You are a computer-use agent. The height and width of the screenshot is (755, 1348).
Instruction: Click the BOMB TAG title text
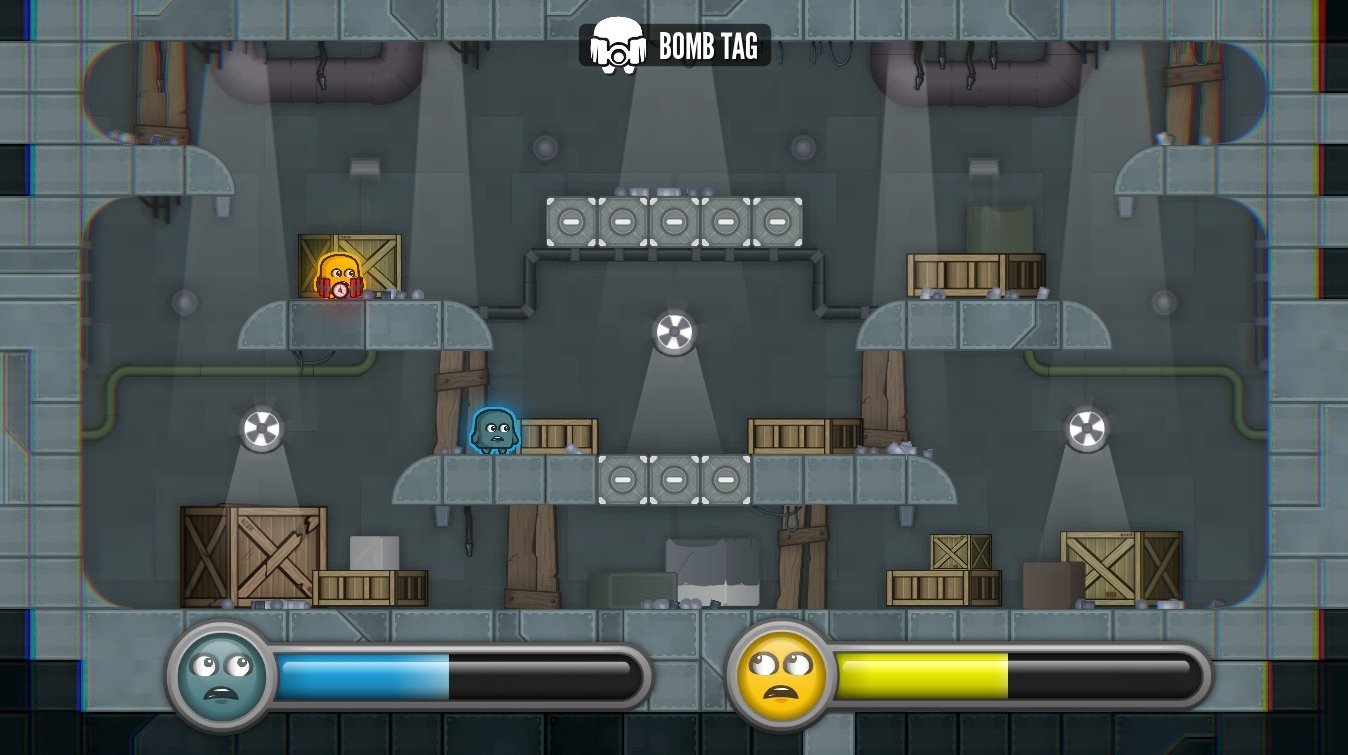[708, 44]
